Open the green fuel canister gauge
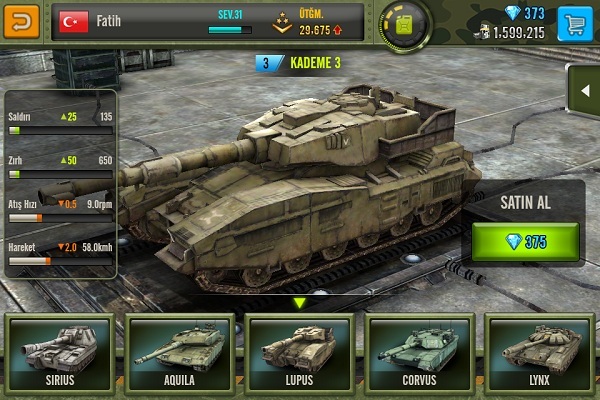The width and height of the screenshot is (600, 400). (405, 23)
